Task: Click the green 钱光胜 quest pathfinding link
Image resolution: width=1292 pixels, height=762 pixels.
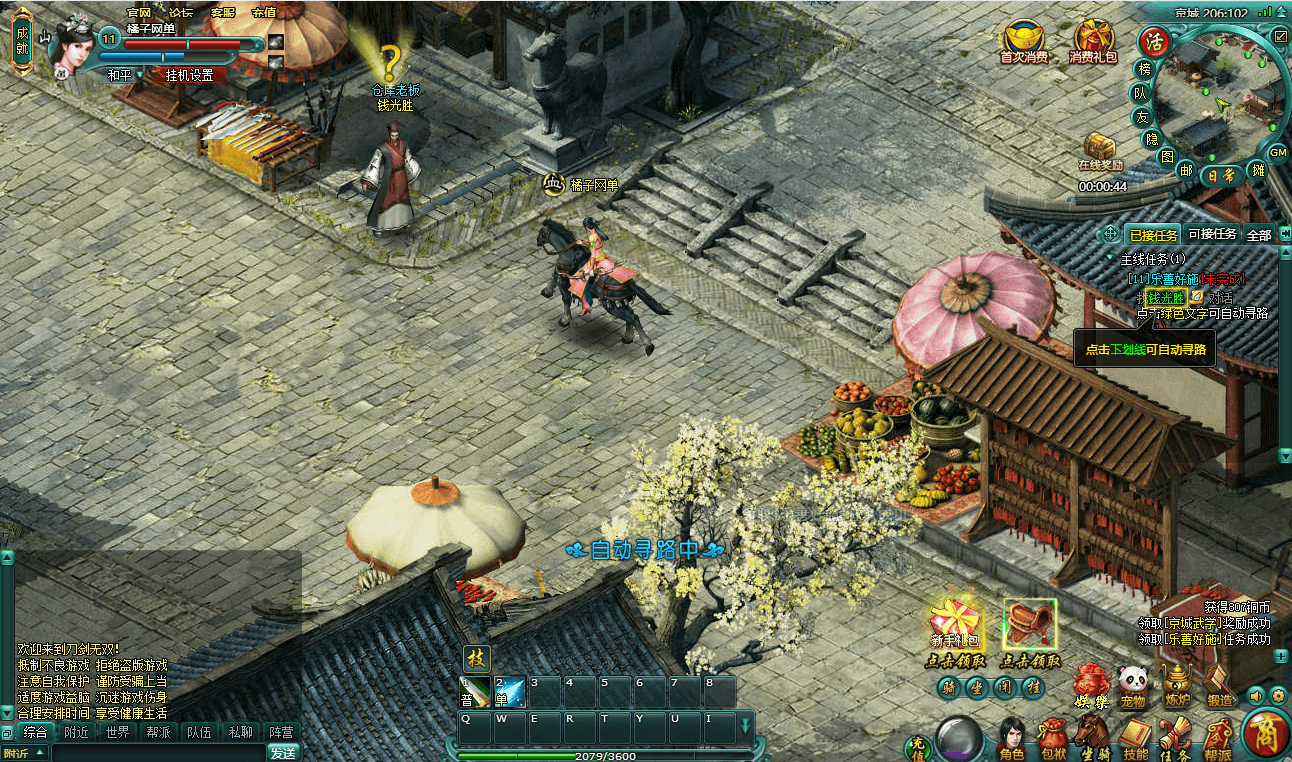Action: [x=1165, y=298]
